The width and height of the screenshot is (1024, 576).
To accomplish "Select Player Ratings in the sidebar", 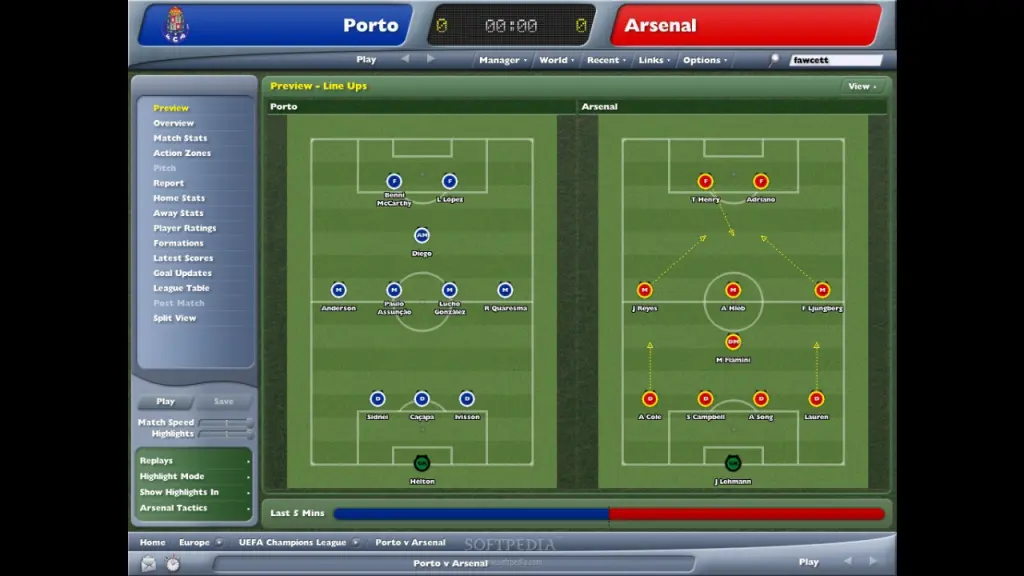I will (184, 228).
